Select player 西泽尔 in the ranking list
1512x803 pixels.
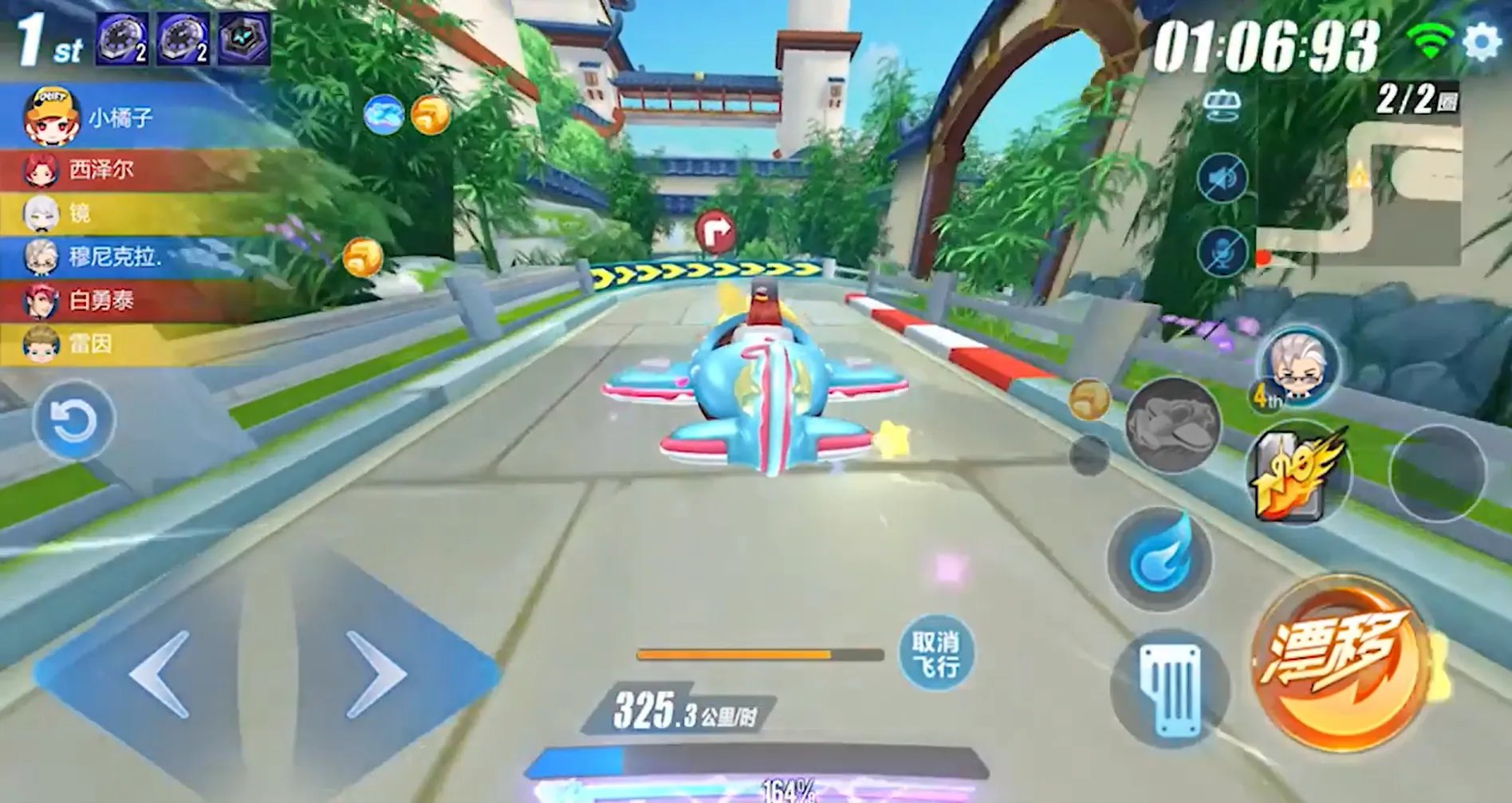click(100, 170)
